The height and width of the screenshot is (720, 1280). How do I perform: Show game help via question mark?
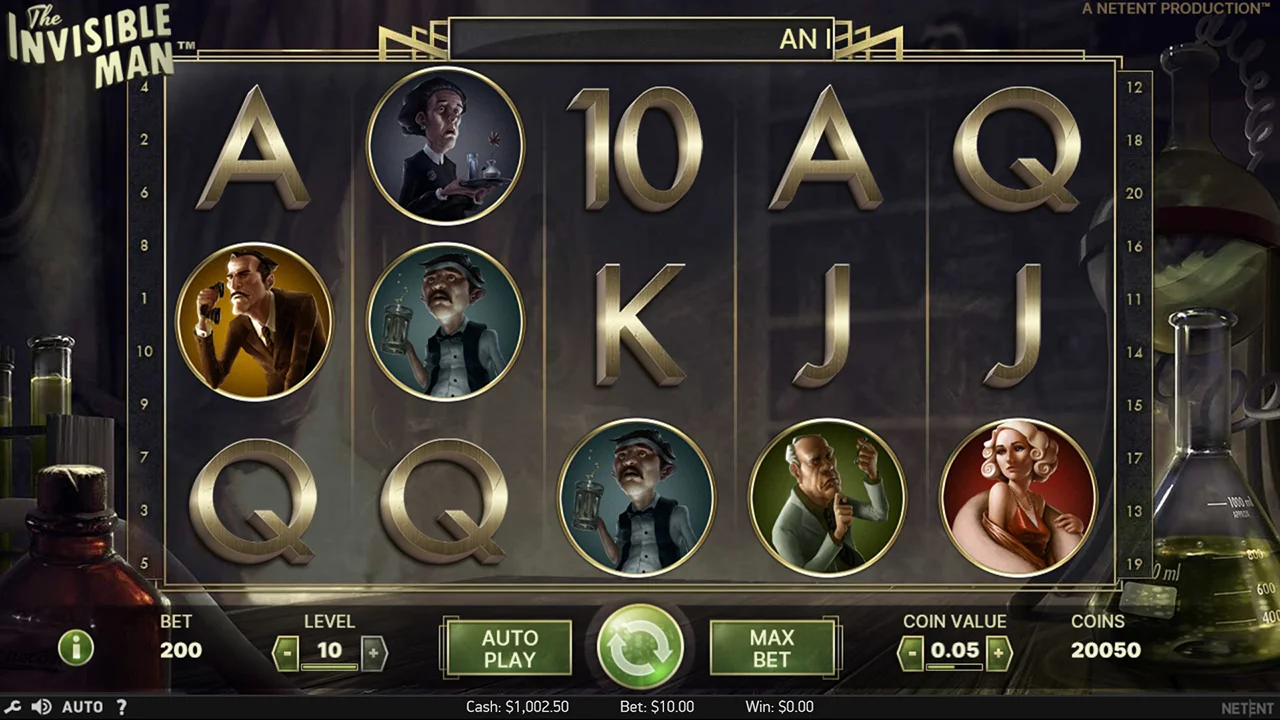[122, 707]
